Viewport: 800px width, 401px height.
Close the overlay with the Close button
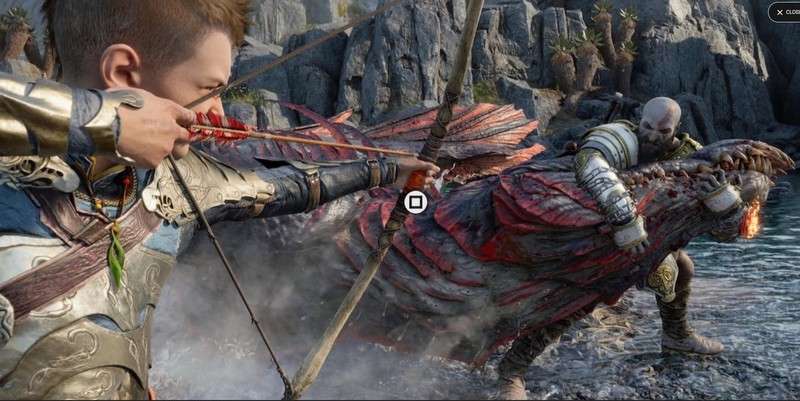click(x=785, y=12)
